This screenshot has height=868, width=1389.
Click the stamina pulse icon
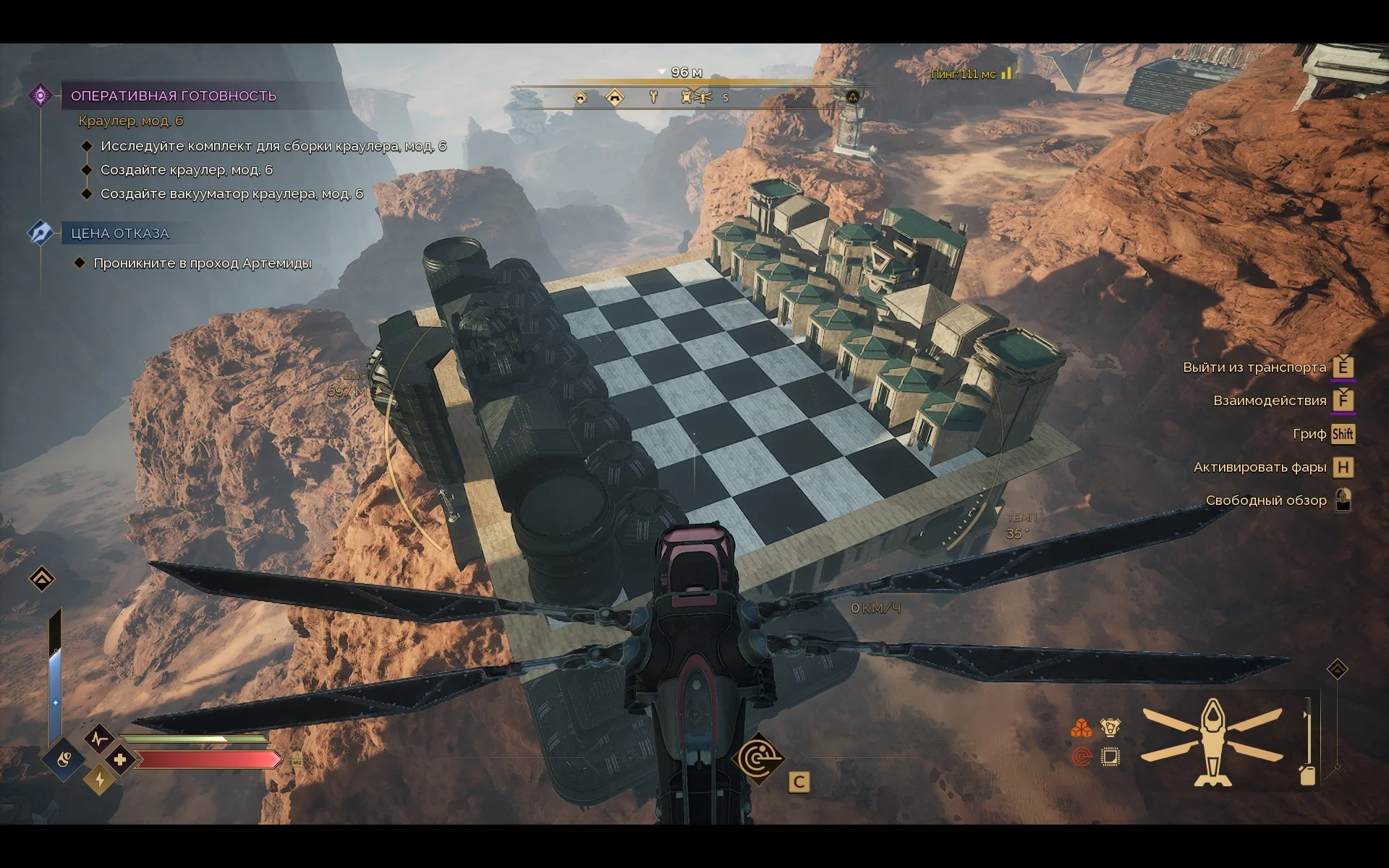98,739
